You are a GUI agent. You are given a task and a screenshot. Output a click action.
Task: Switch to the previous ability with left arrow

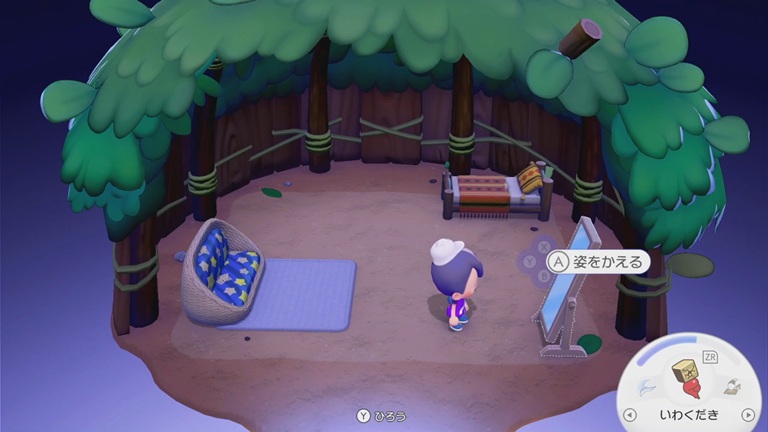click(x=629, y=414)
